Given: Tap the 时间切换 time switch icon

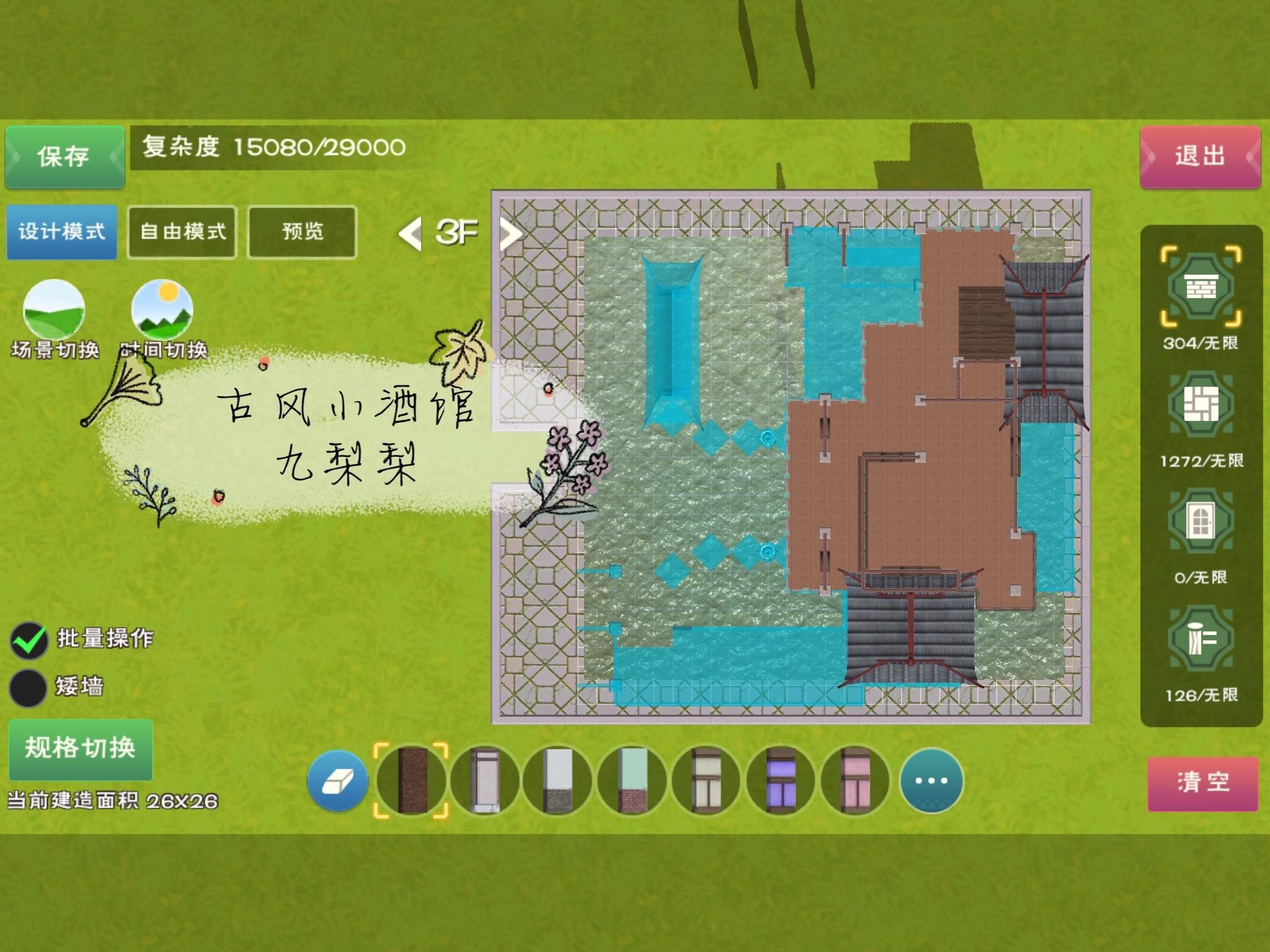Looking at the screenshot, I should pos(162,310).
